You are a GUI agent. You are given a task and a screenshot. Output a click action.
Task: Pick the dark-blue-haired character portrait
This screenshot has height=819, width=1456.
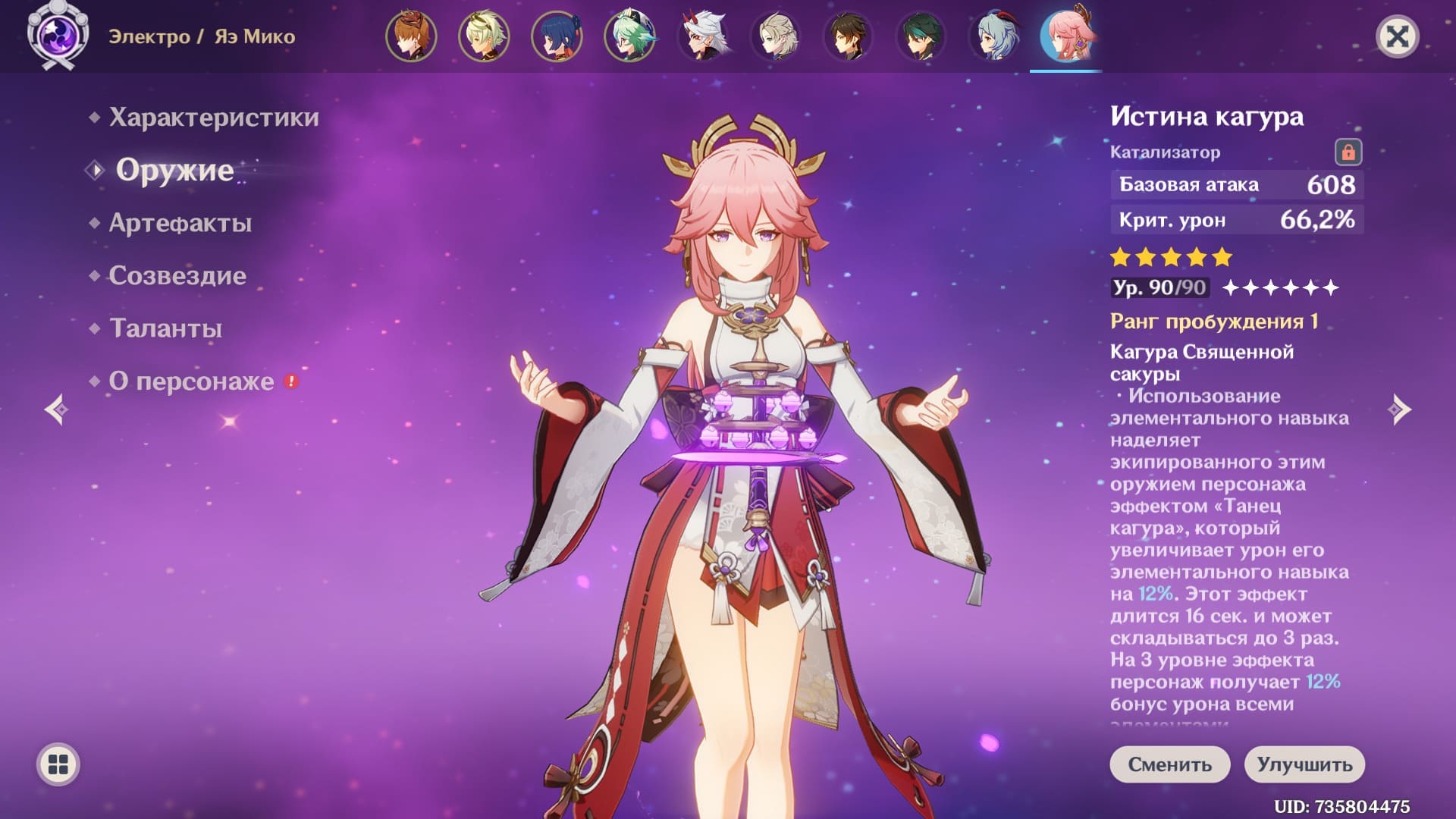tap(557, 36)
